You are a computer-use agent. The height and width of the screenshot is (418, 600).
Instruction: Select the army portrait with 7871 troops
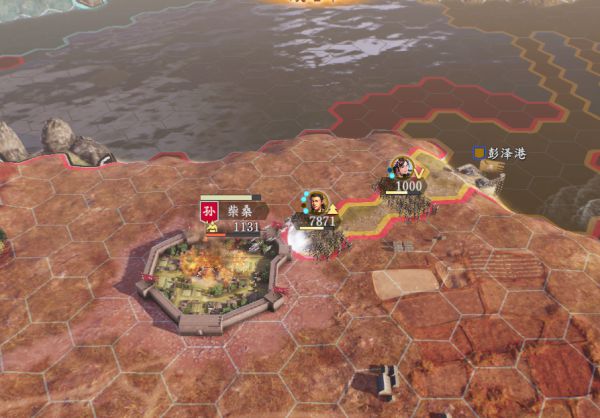[x=317, y=202]
